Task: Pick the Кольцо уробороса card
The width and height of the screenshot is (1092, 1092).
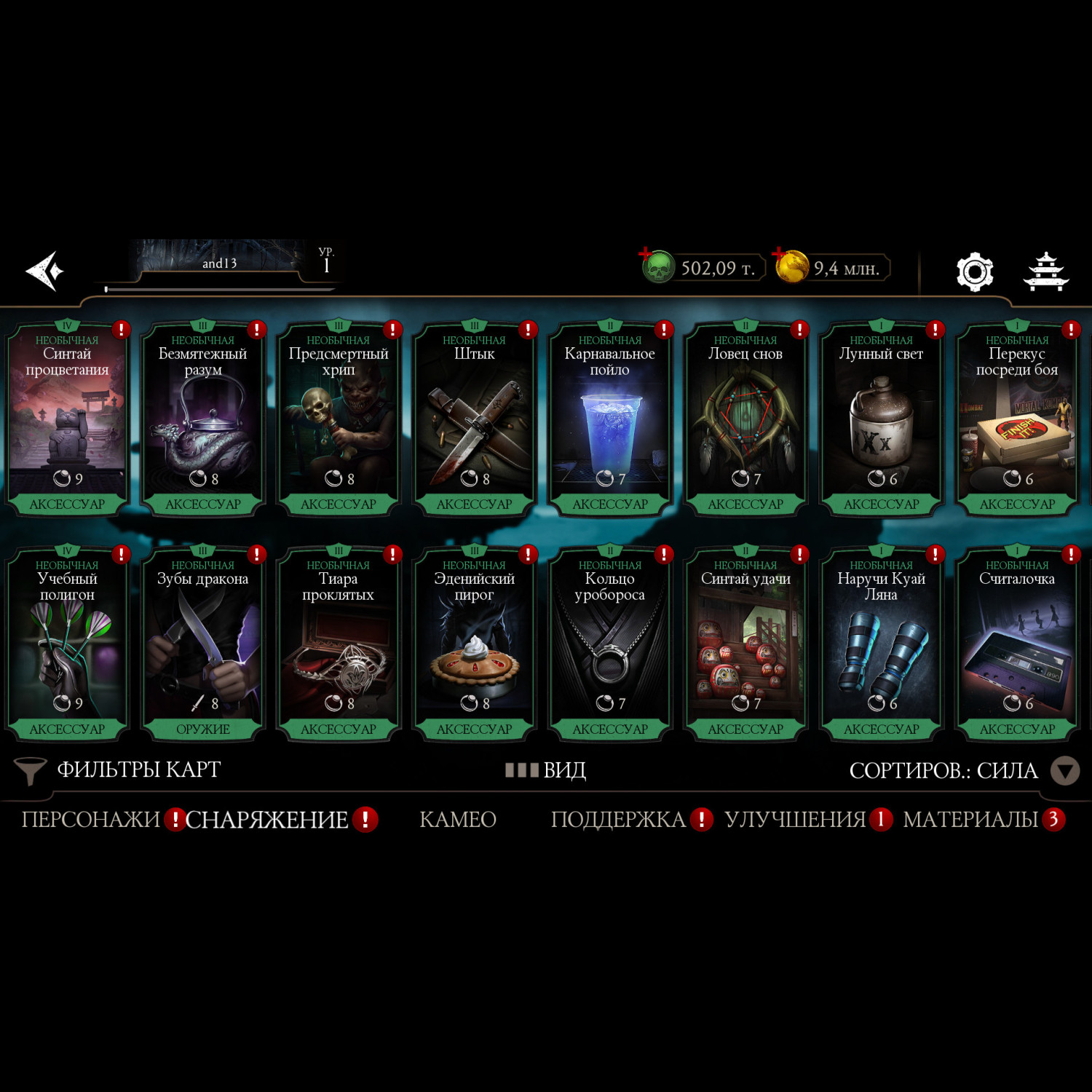Action: pyautogui.click(x=610, y=644)
